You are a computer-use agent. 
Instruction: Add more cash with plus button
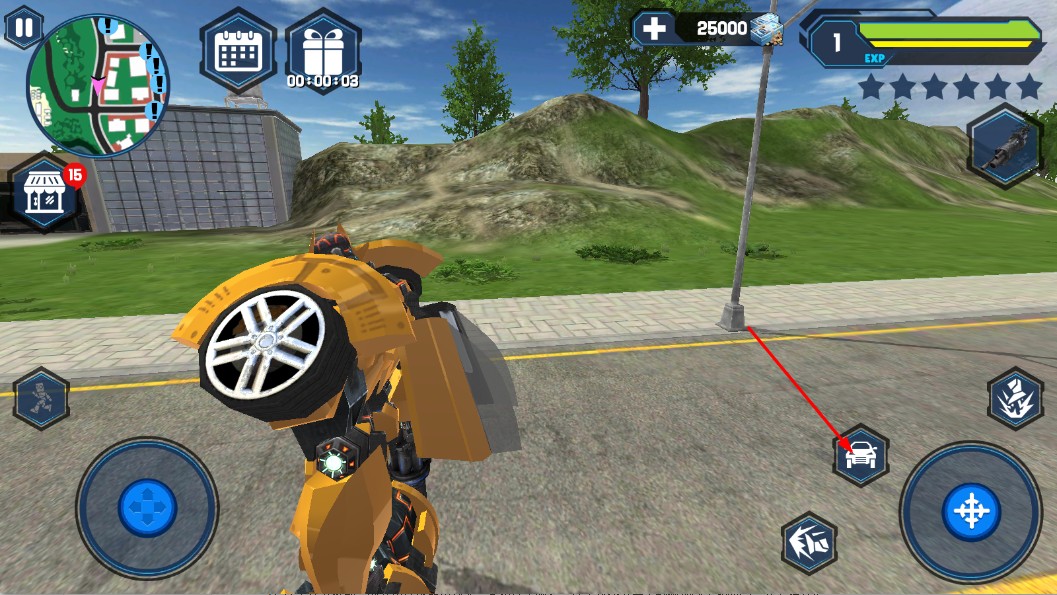pos(654,28)
